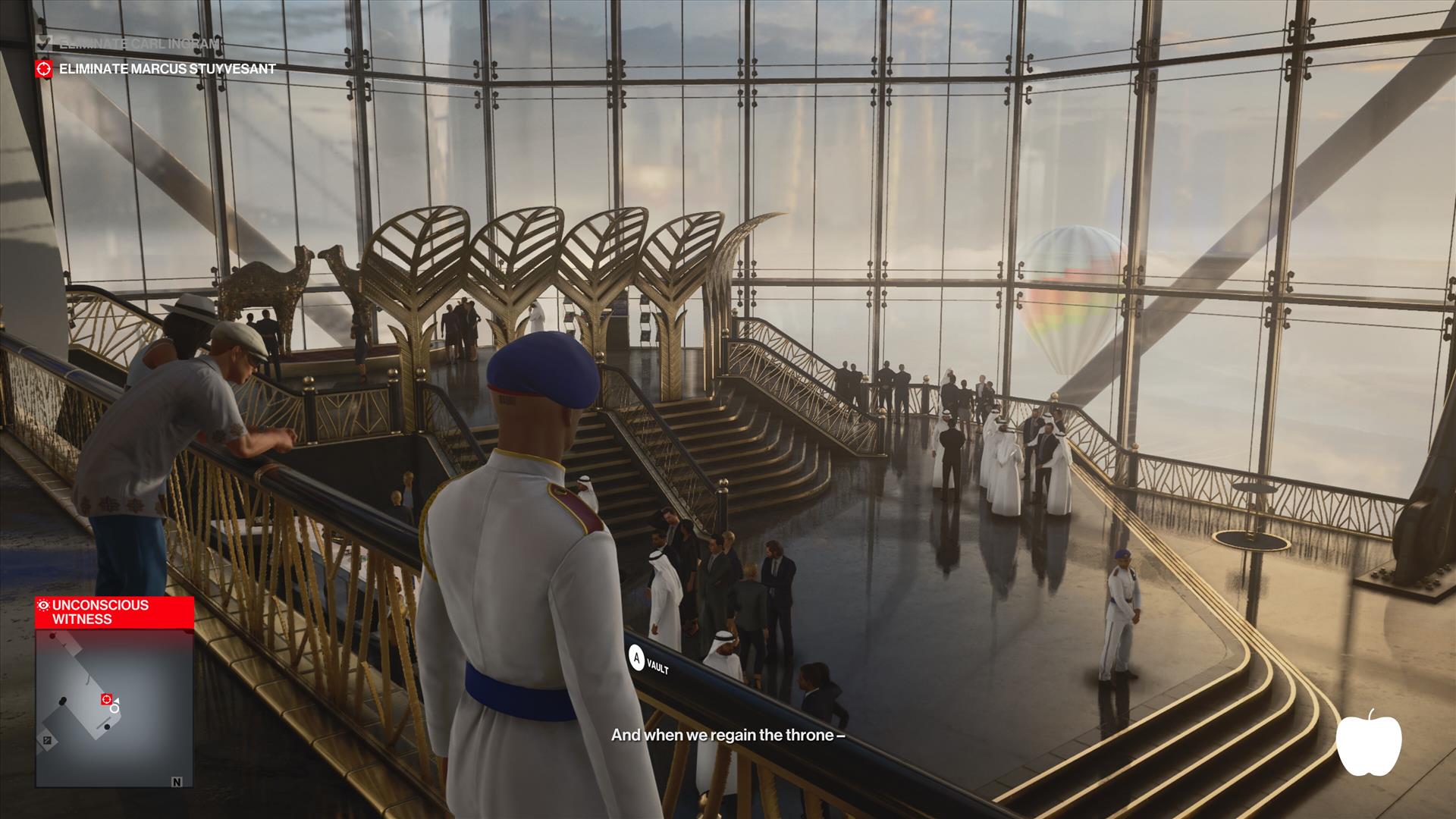Select the apple item icon
Screen dimensions: 1456x819
(1368, 743)
